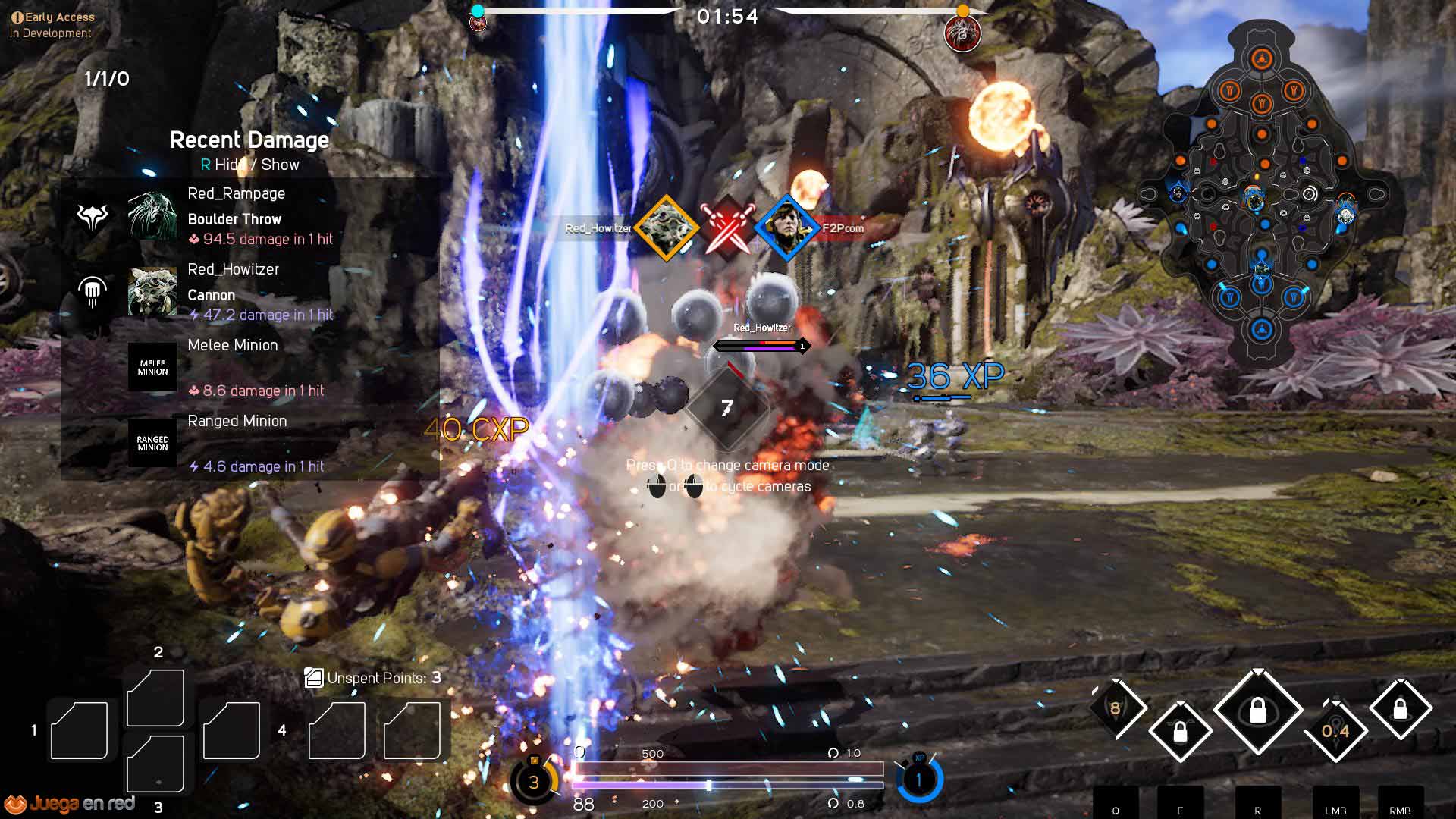Activate the Q ability showing cooldown 8
Screen dimensions: 1456x819
1116,708
